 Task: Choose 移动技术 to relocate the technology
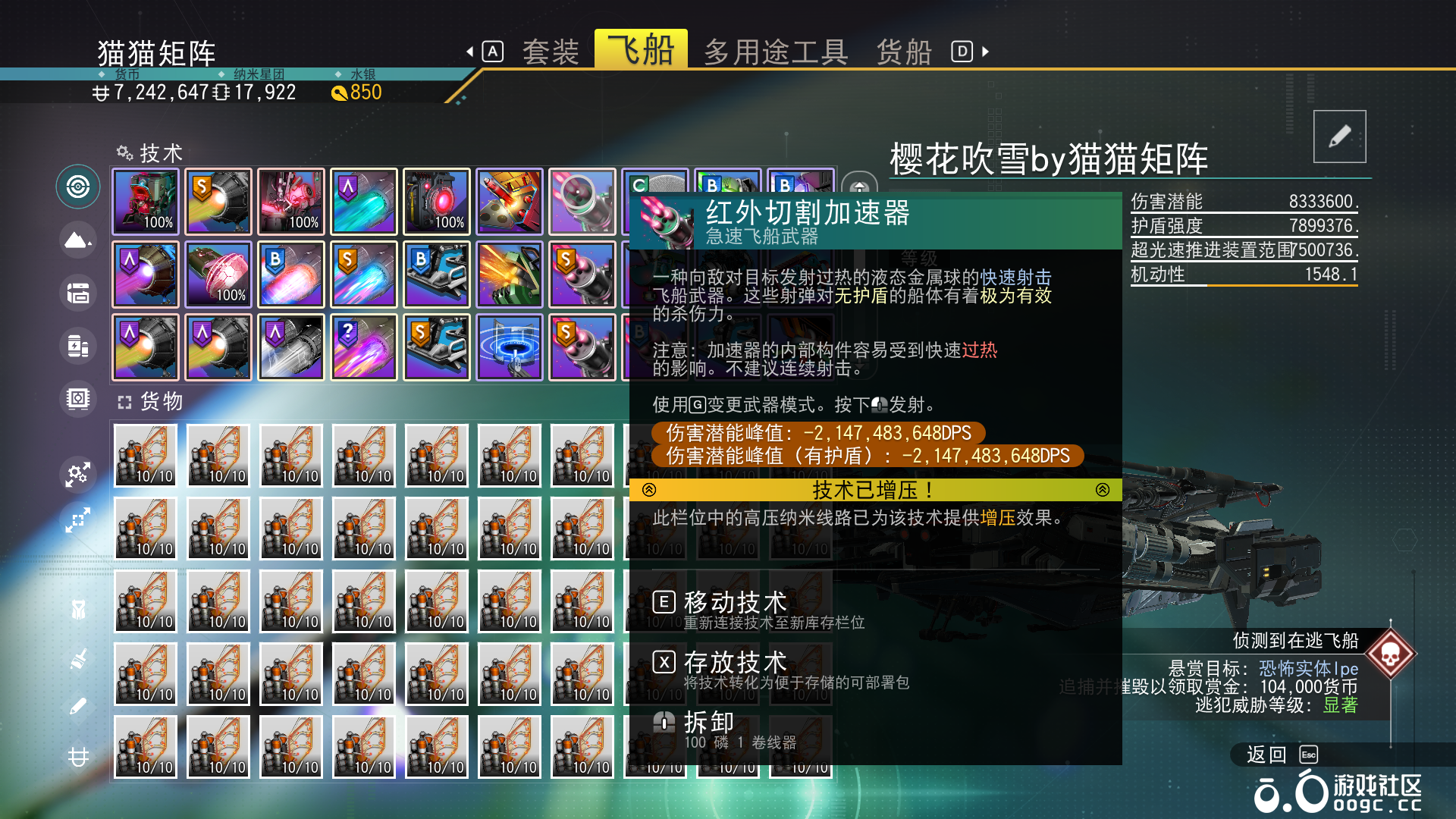click(x=734, y=601)
